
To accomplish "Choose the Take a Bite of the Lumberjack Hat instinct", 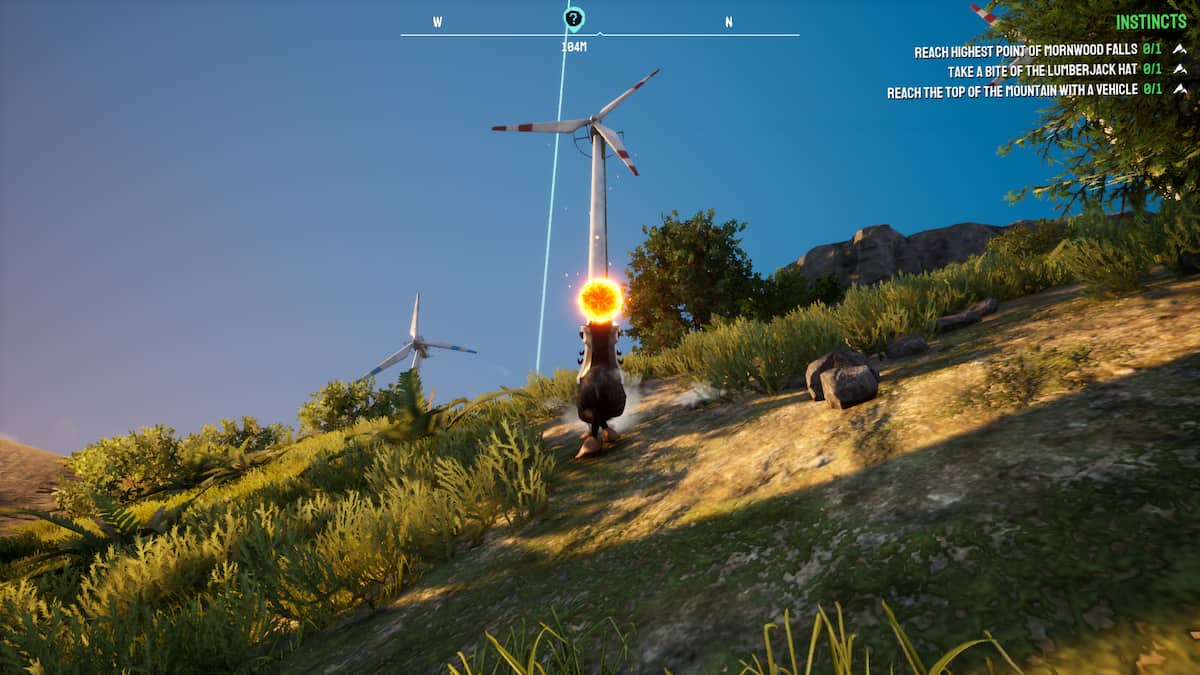I will [1042, 71].
